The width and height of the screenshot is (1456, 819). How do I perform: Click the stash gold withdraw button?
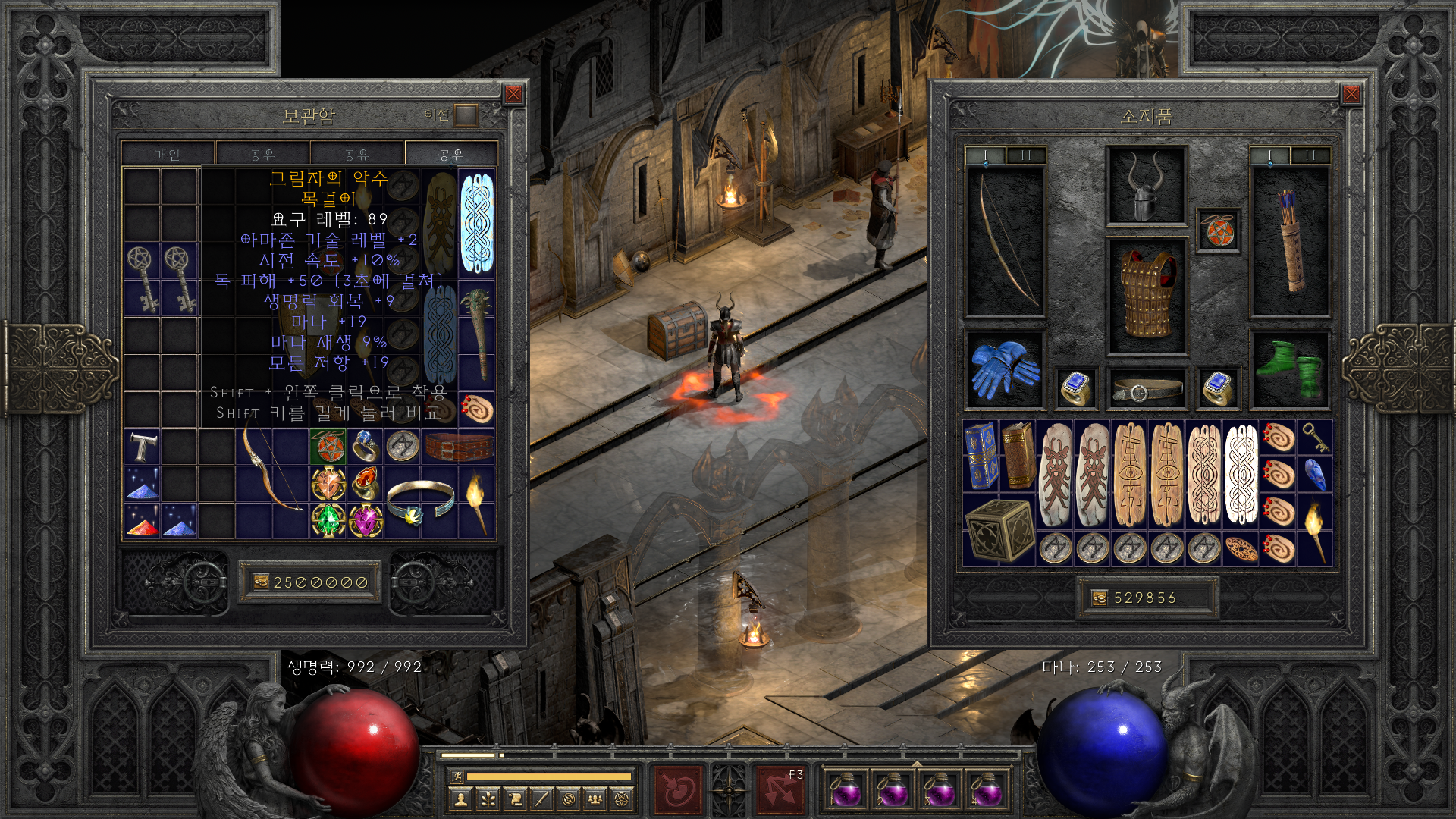coord(261,582)
